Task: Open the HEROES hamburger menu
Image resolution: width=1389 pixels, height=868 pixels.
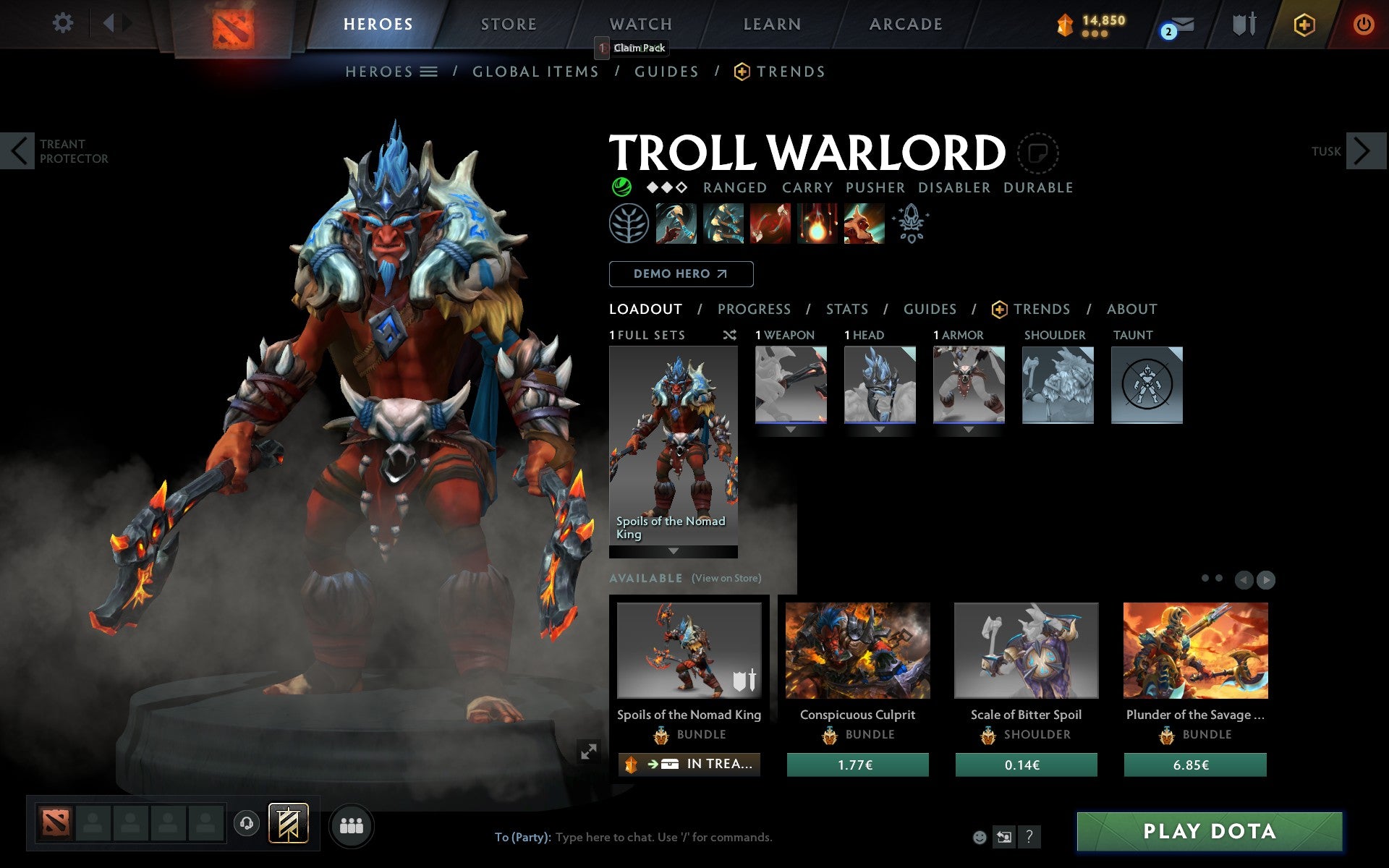Action: point(429,72)
